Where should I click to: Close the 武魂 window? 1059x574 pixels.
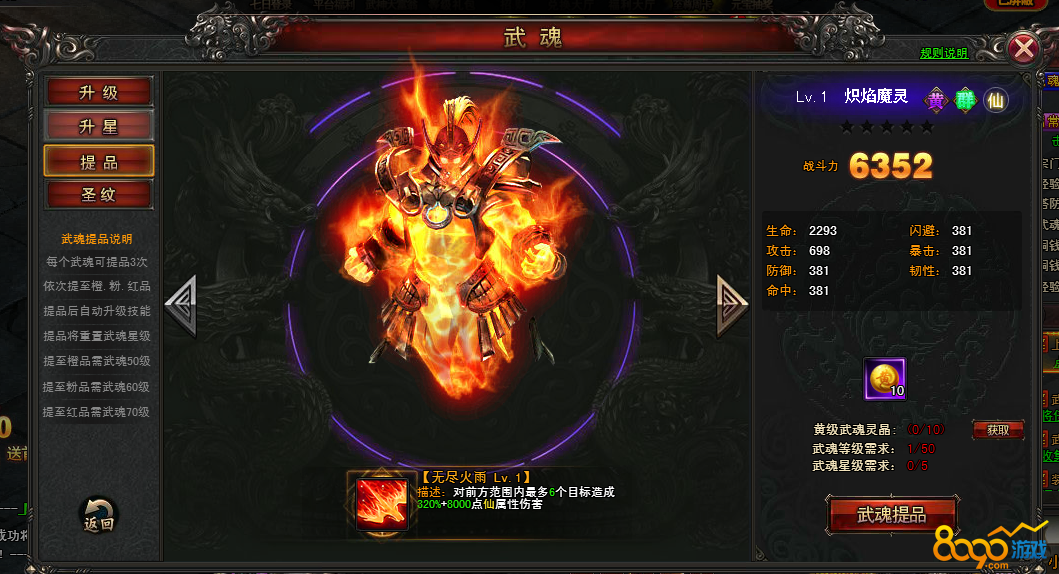click(1024, 48)
